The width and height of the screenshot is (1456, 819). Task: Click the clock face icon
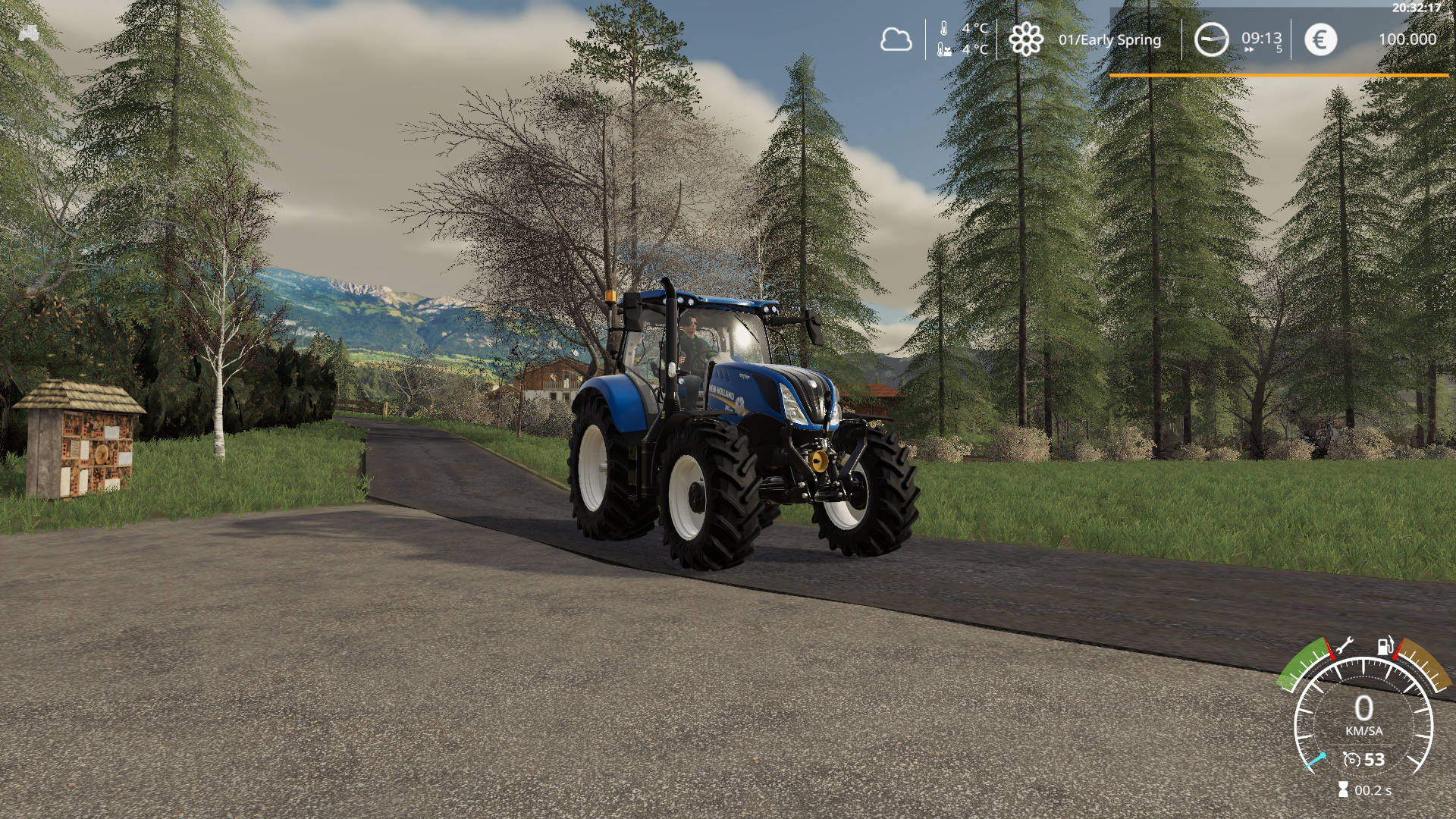(x=1212, y=39)
